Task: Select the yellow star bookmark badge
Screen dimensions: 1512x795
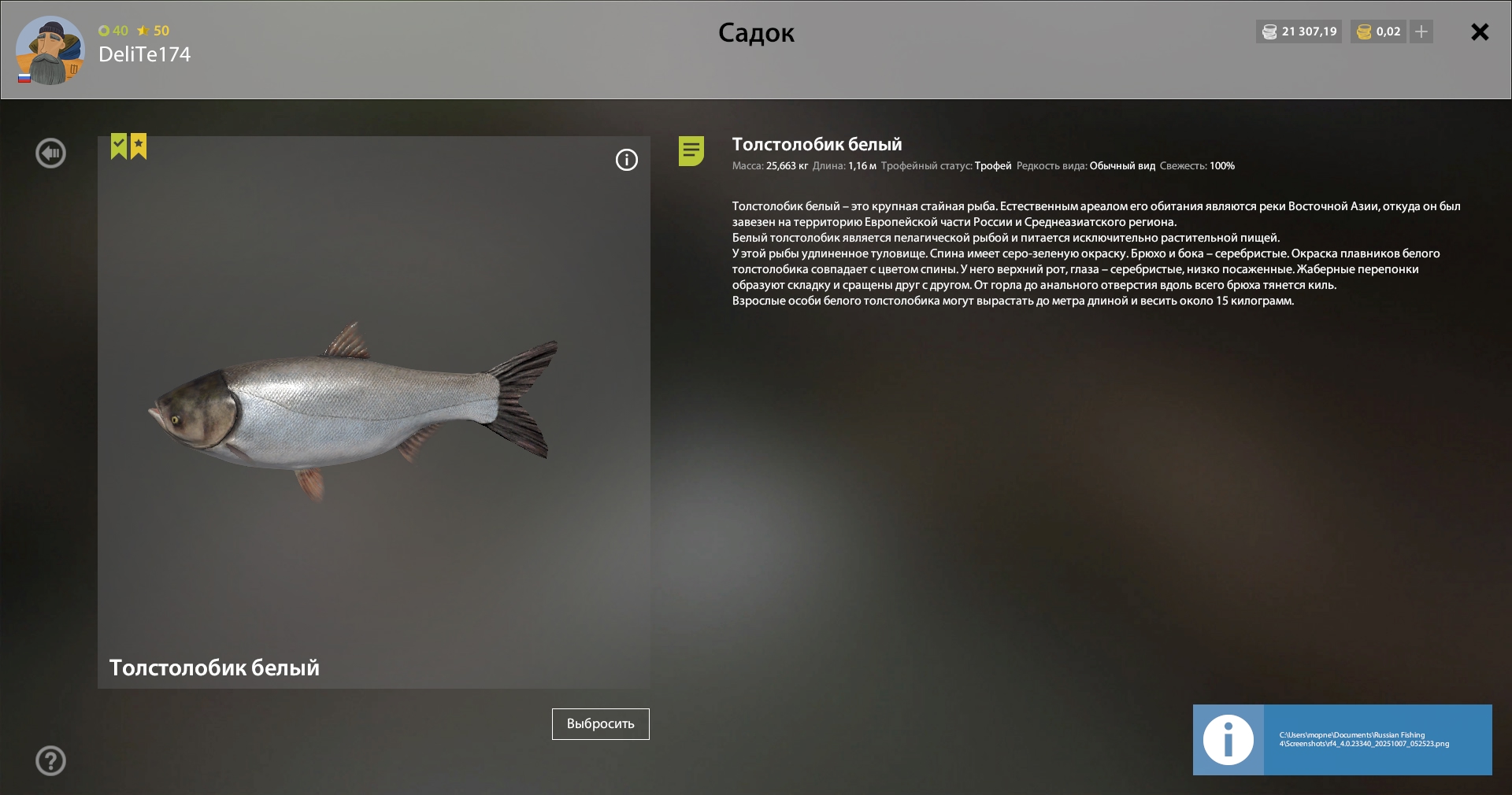Action: pyautogui.click(x=139, y=146)
